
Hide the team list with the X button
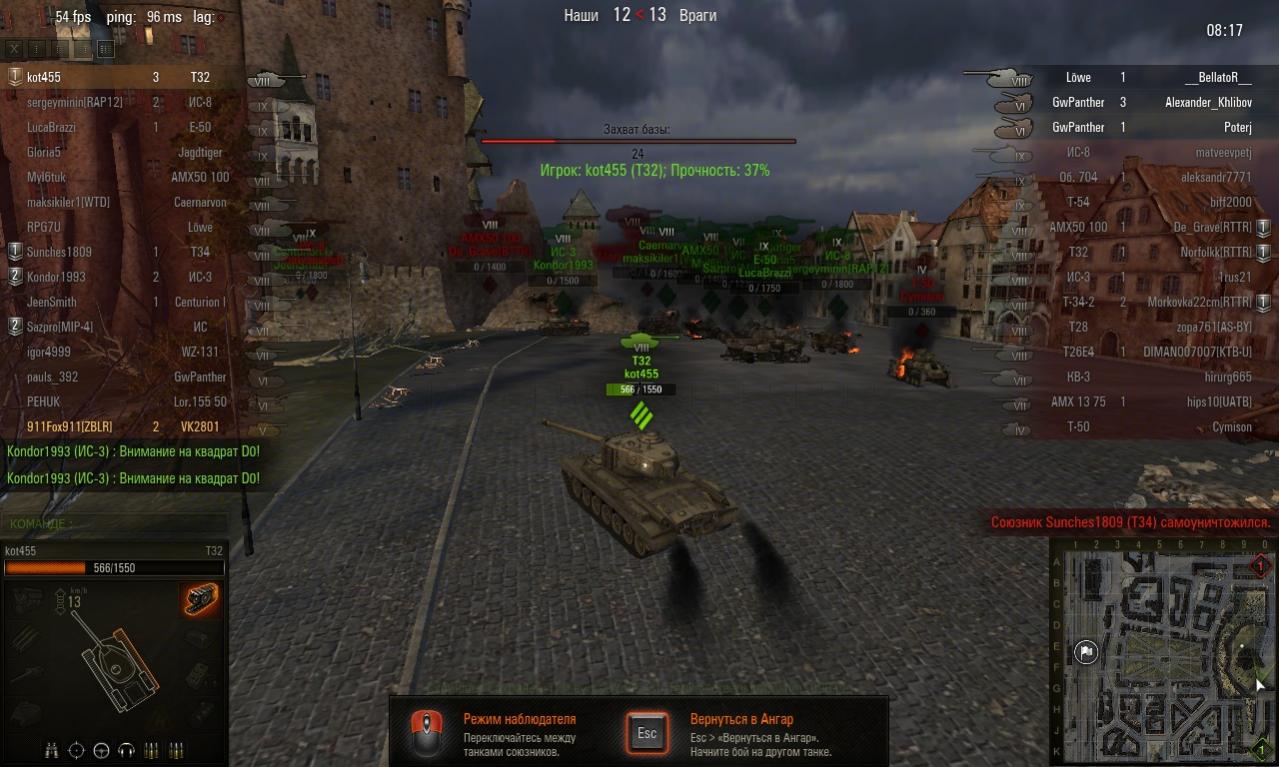pos(15,48)
